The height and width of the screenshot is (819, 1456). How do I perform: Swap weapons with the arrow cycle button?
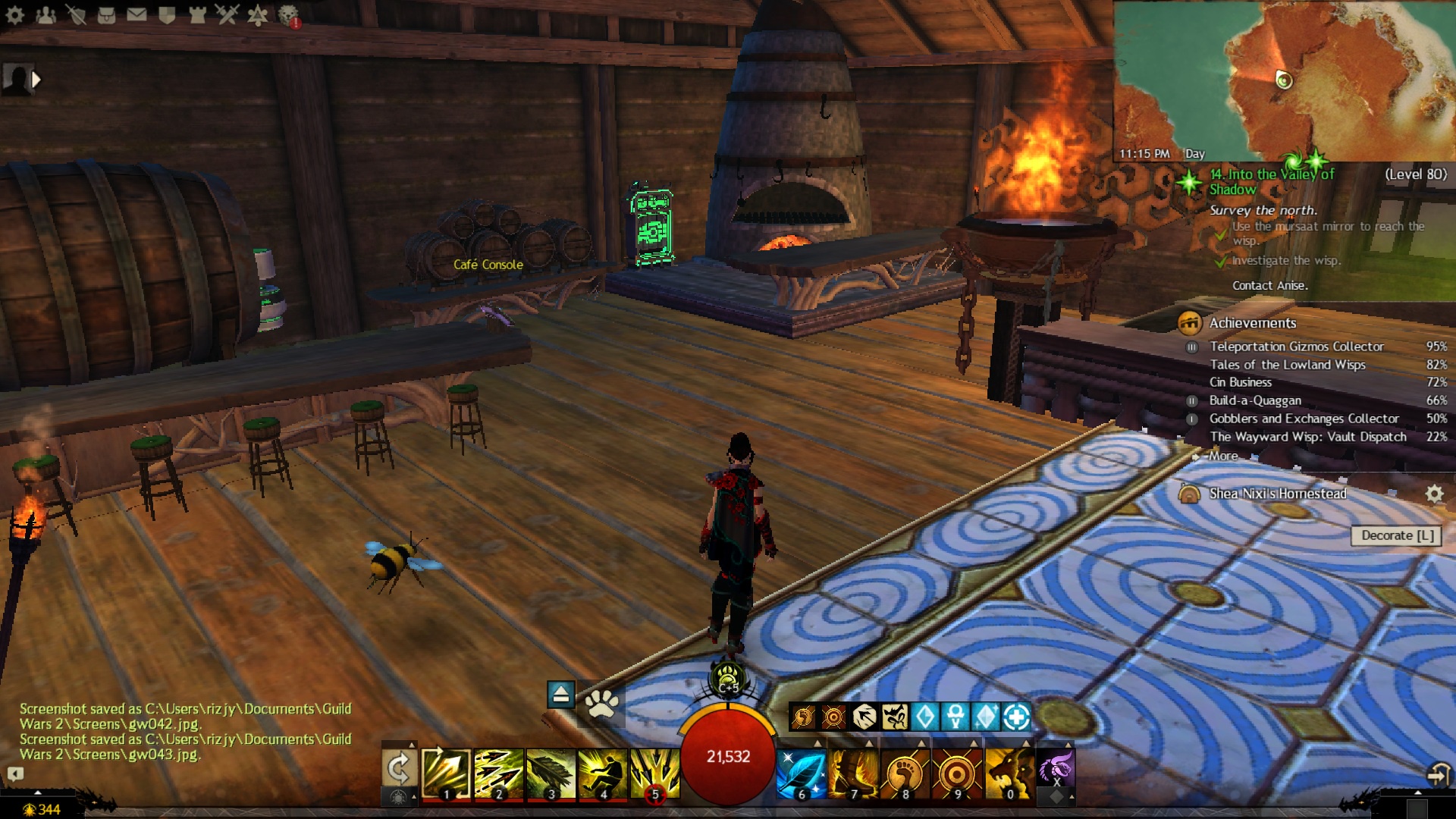(x=398, y=769)
